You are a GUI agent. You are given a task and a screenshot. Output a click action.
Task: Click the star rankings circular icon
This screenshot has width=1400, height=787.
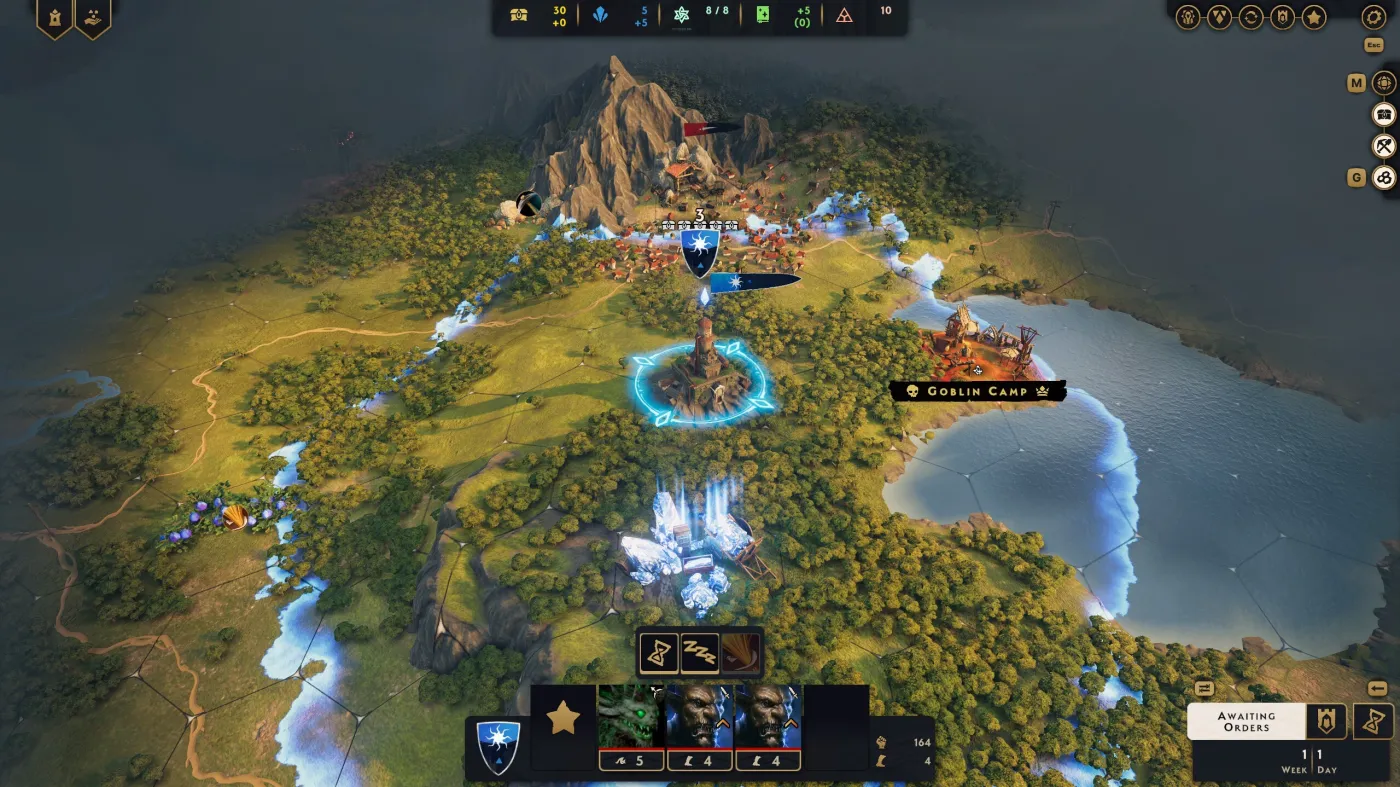pyautogui.click(x=1314, y=16)
